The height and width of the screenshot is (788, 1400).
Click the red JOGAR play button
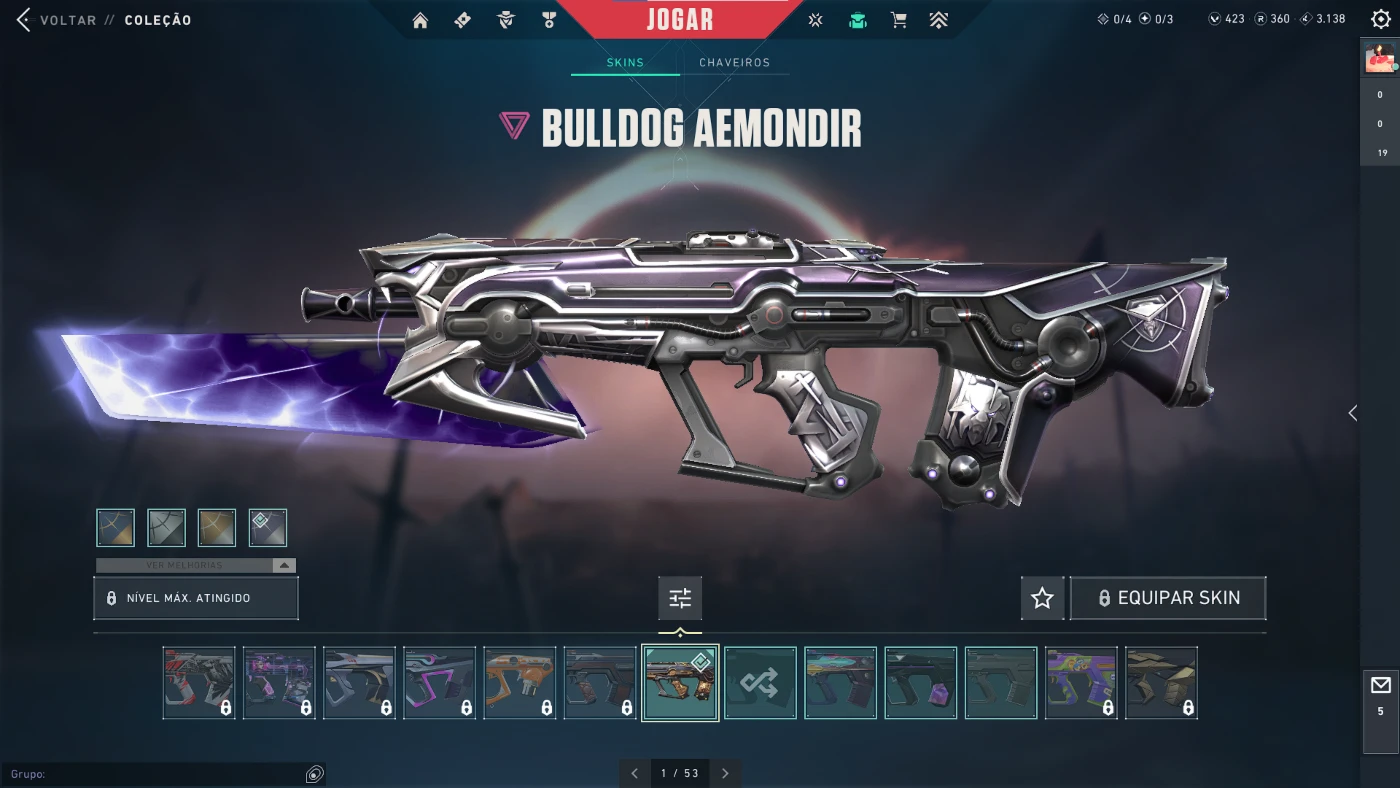tap(680, 19)
